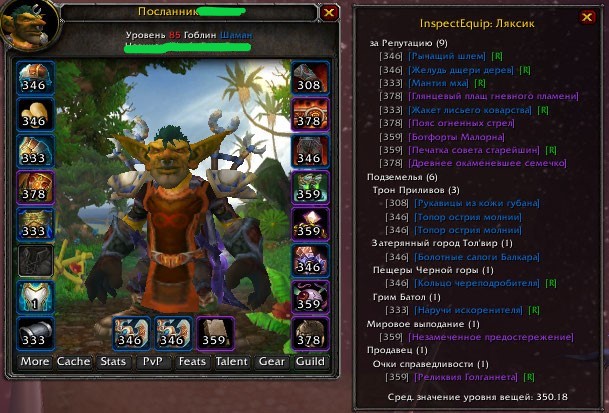Click the Мантия мха item link
The height and width of the screenshot is (413, 609).
(x=440, y=83)
